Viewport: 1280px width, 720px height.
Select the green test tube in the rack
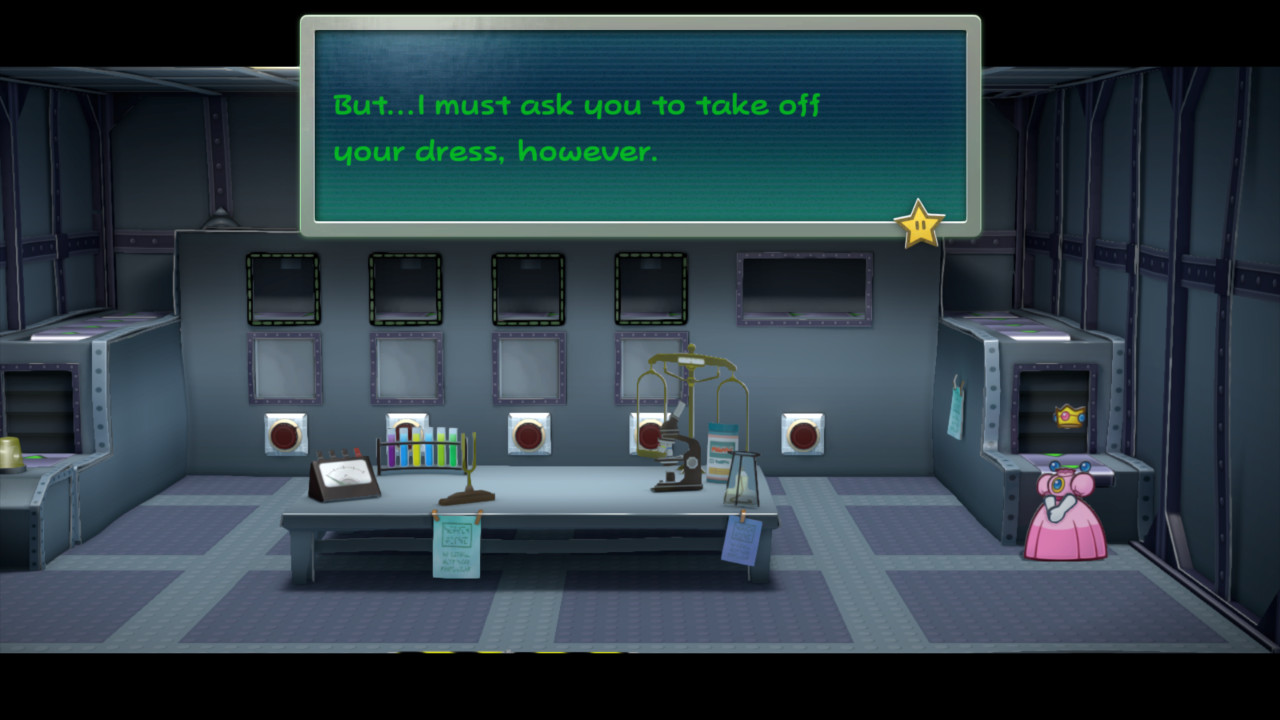pyautogui.click(x=453, y=449)
